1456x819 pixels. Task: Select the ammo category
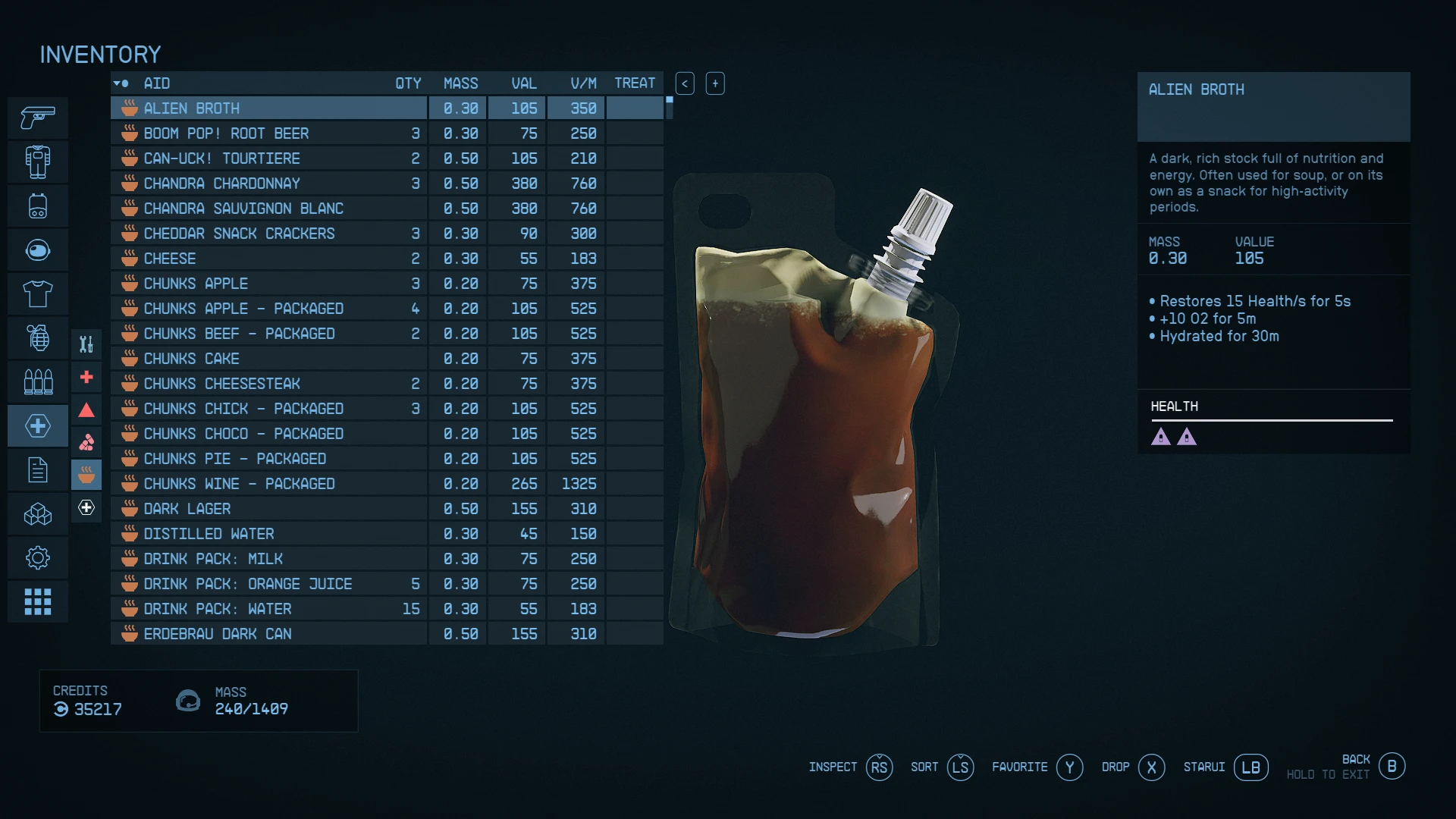coord(38,381)
